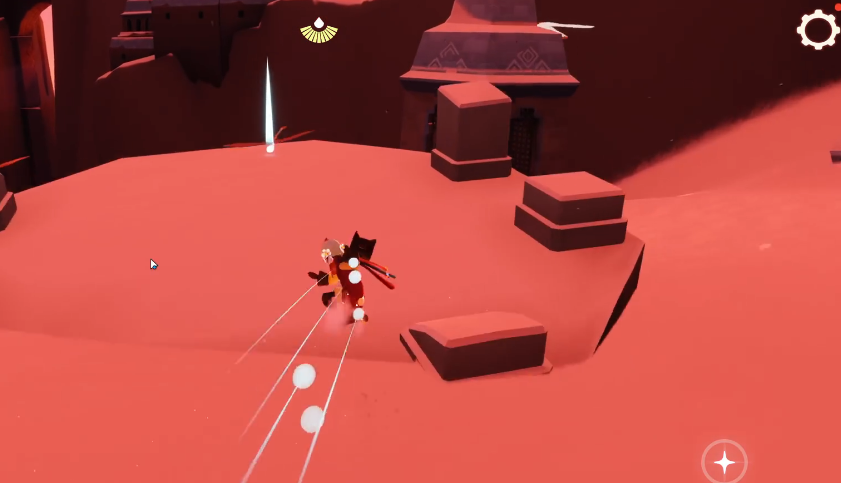Tap the four-point star emote button
The image size is (841, 483).
pos(724,462)
